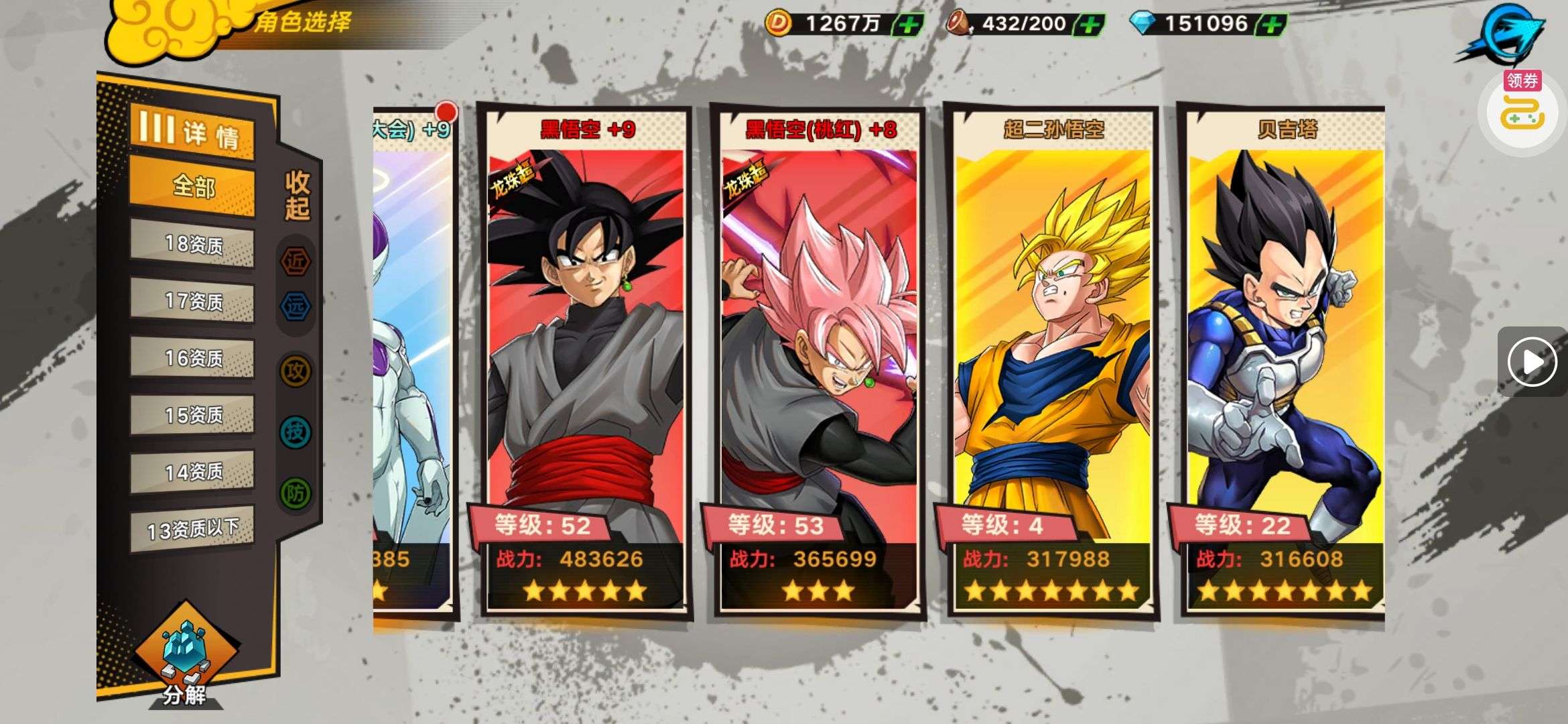Toggle the 攻 attack type filter
Screen dimensions: 1568x724
(296, 371)
